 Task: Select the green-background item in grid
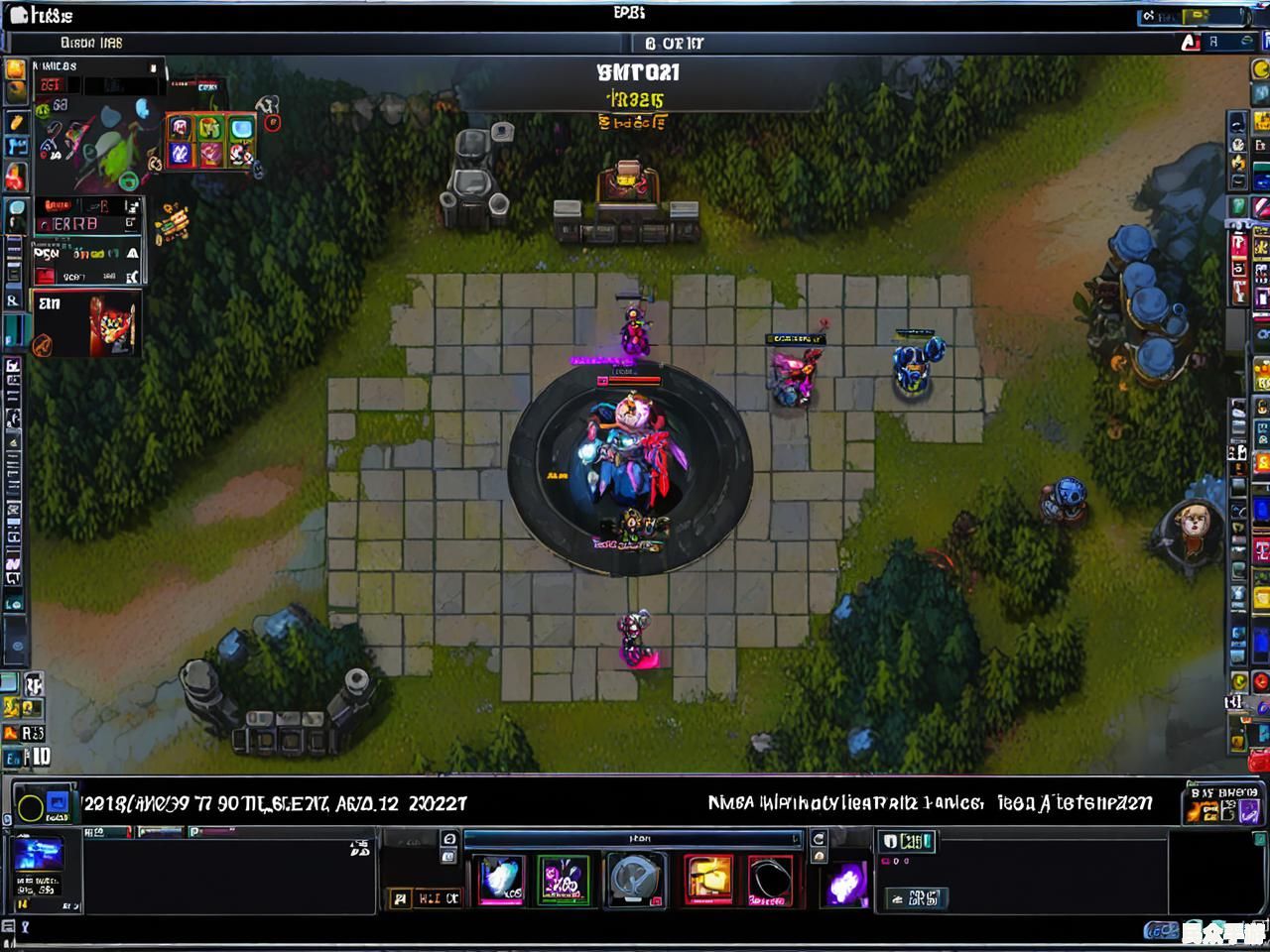click(x=210, y=128)
